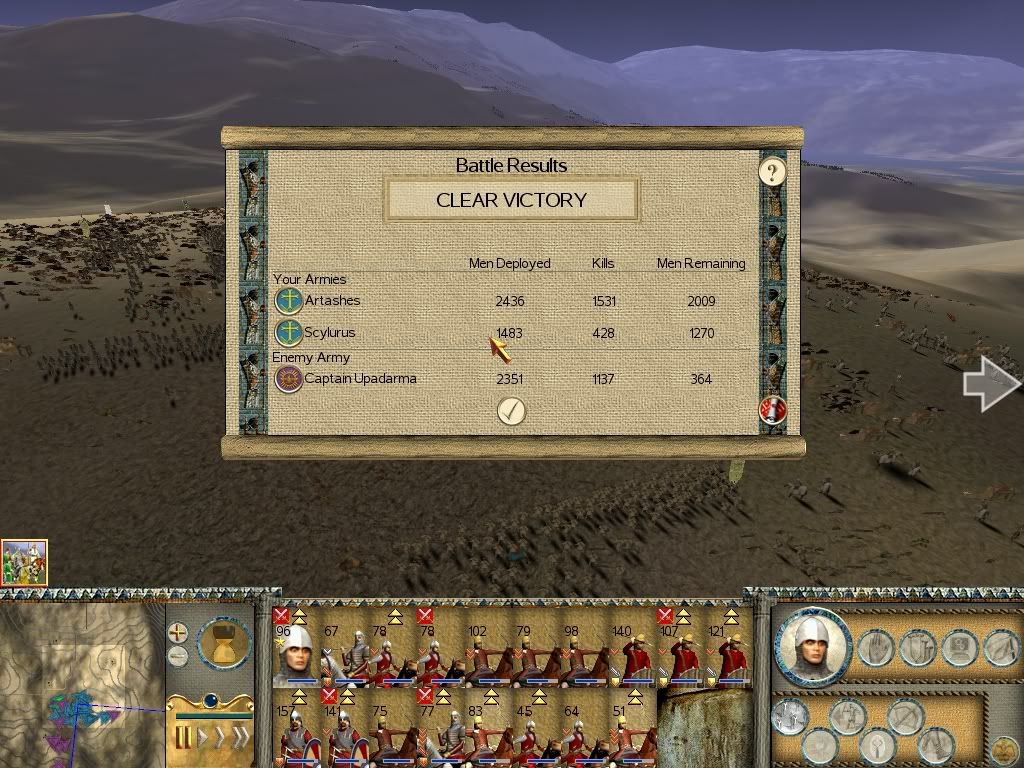The width and height of the screenshot is (1024, 768).
Task: Select the Captain Upadarma enemy row
Action: coord(359,379)
